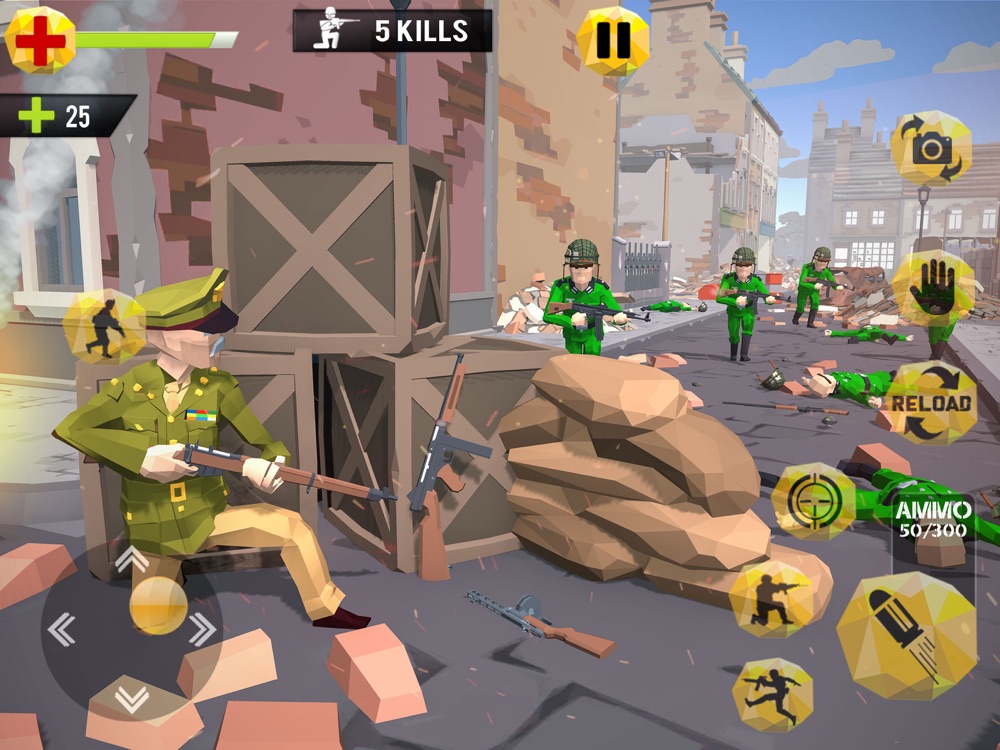Select the walking soldier stance icon
The image size is (1000, 750).
pyautogui.click(x=104, y=327)
